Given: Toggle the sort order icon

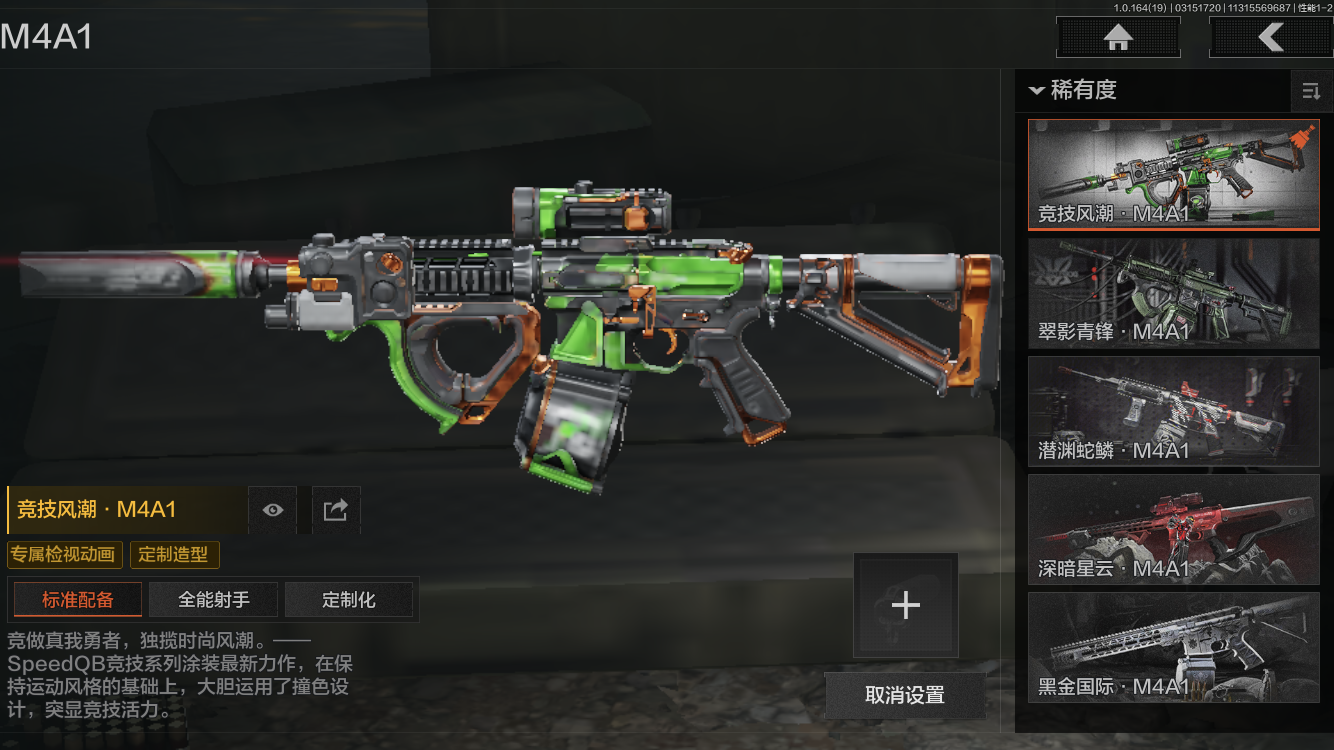Looking at the screenshot, I should coord(1310,92).
